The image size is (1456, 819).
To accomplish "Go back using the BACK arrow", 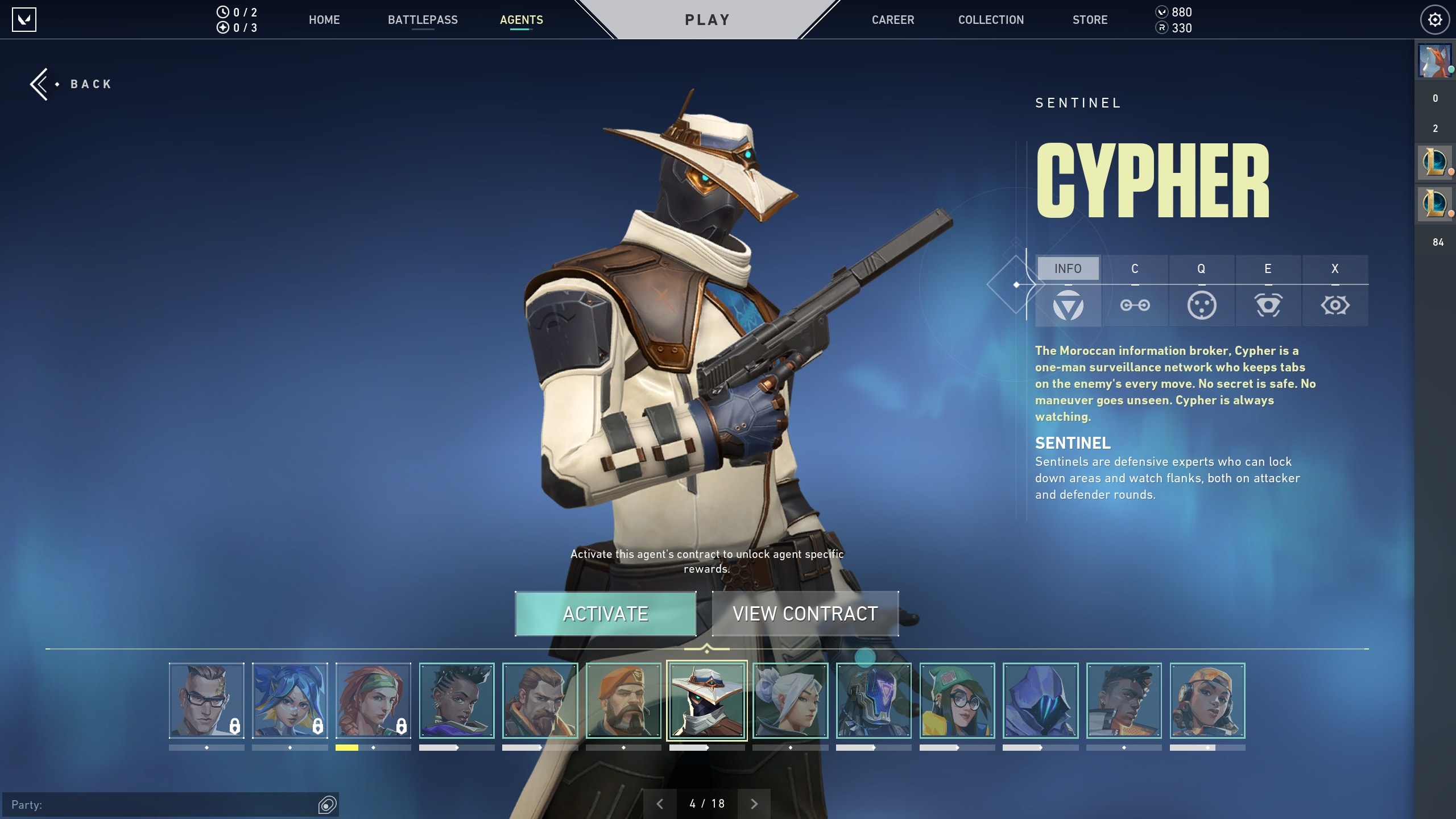I will click(x=71, y=84).
